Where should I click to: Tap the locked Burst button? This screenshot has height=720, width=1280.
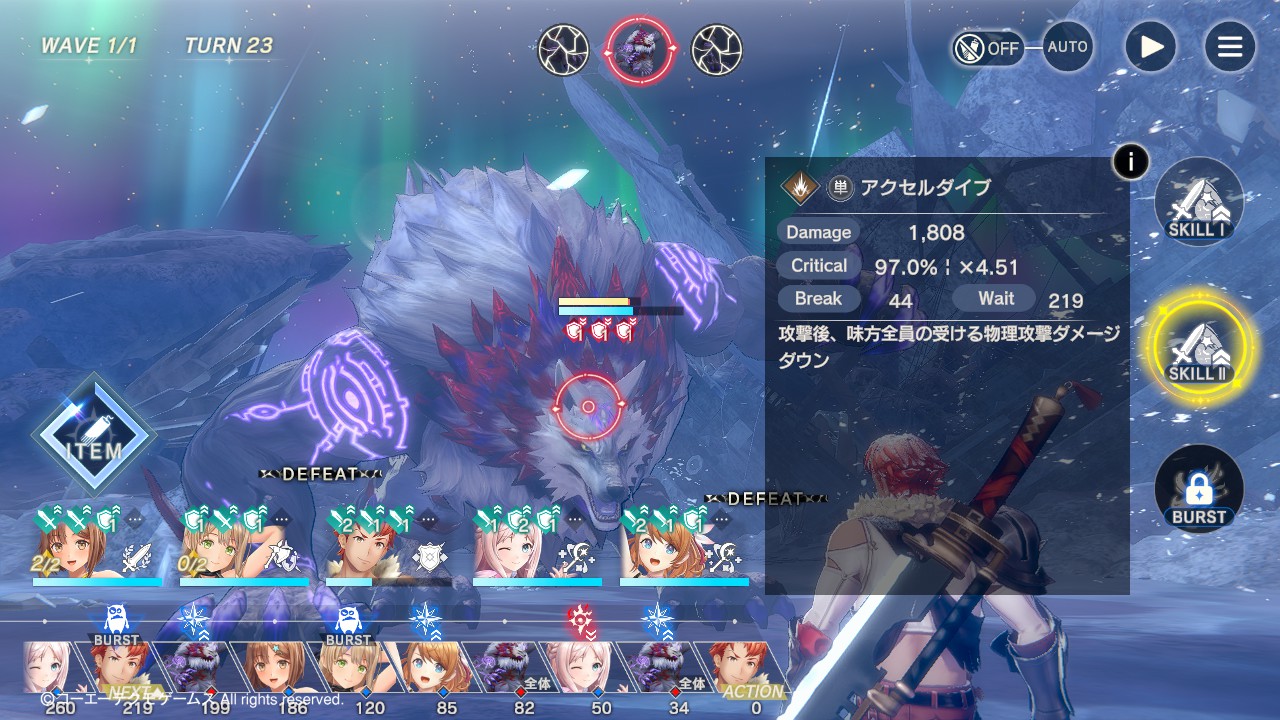click(x=1198, y=490)
